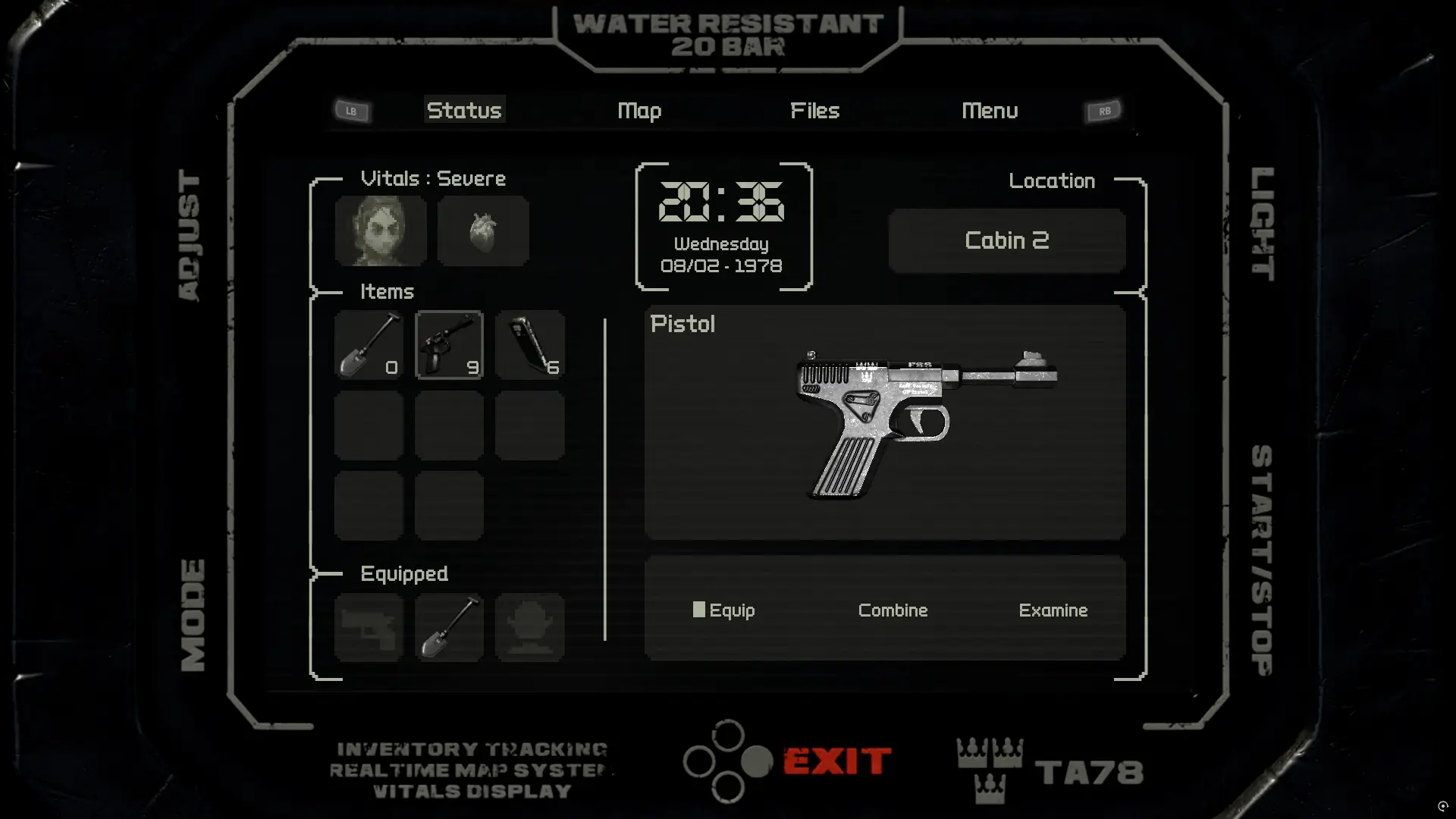This screenshot has width=1456, height=819.
Task: Click the equipped head silhouette slot
Action: point(530,628)
